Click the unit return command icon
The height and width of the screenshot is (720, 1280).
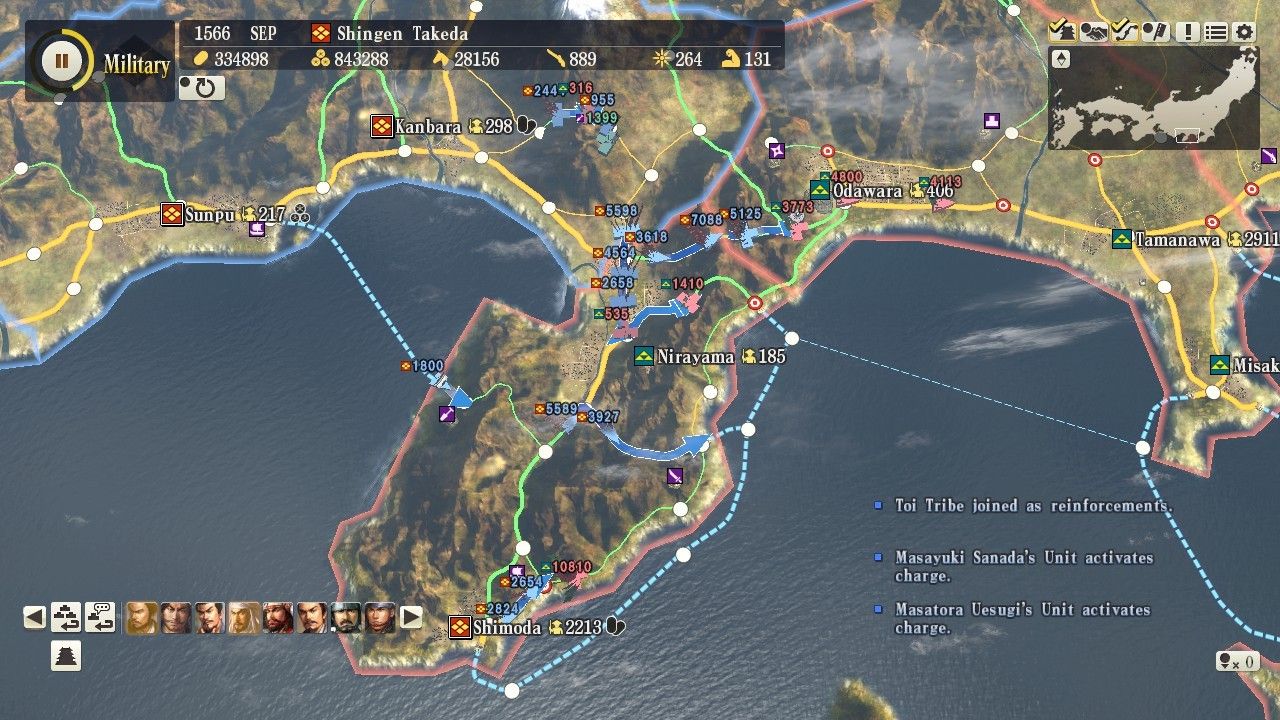coord(66,617)
